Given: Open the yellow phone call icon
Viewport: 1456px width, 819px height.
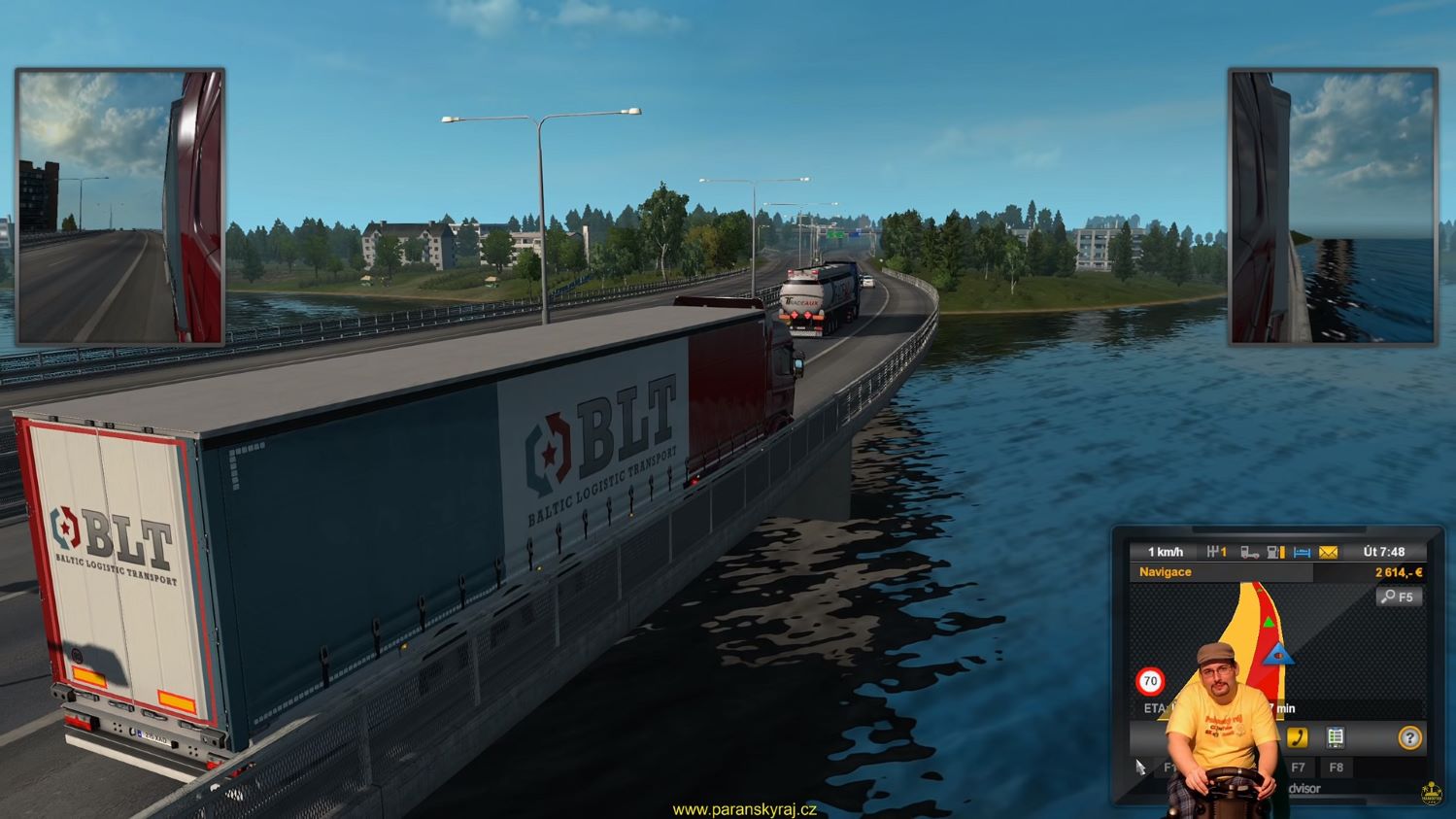Looking at the screenshot, I should (1297, 737).
